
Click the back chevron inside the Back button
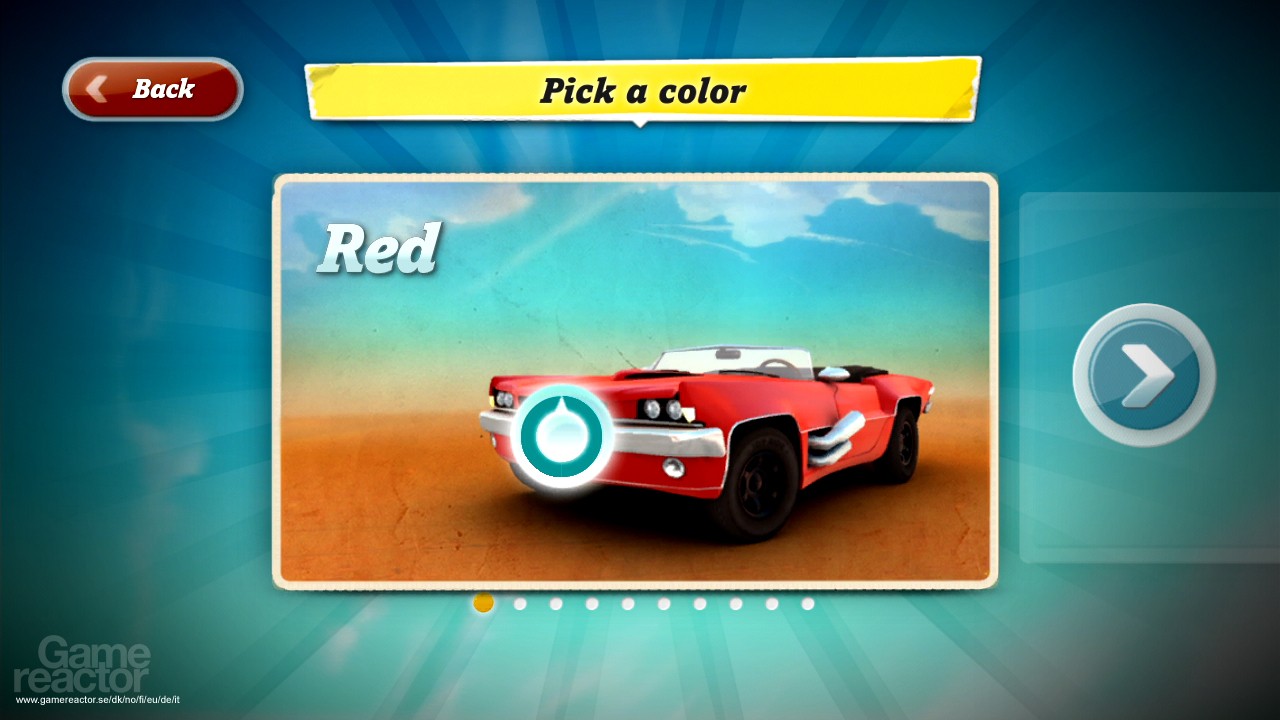[95, 89]
